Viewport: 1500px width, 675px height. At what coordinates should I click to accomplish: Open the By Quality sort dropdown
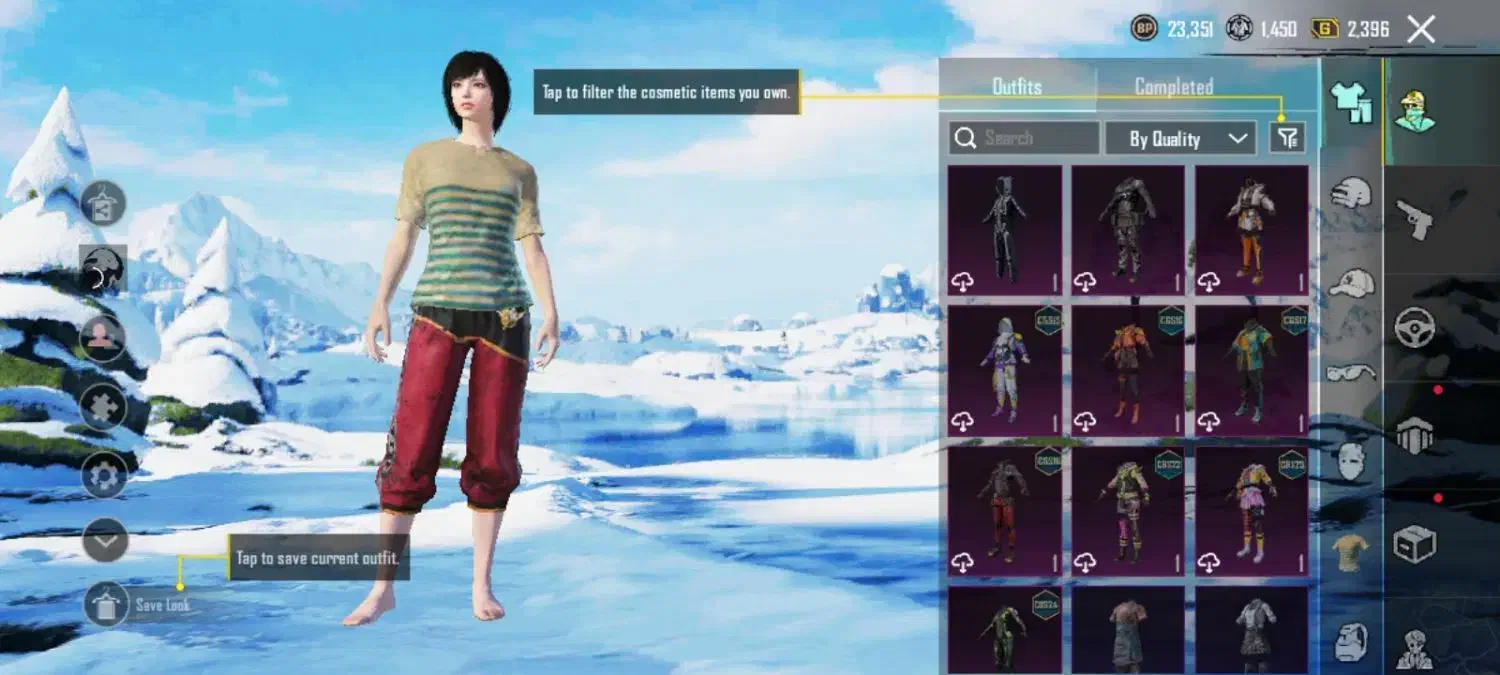coord(1180,139)
